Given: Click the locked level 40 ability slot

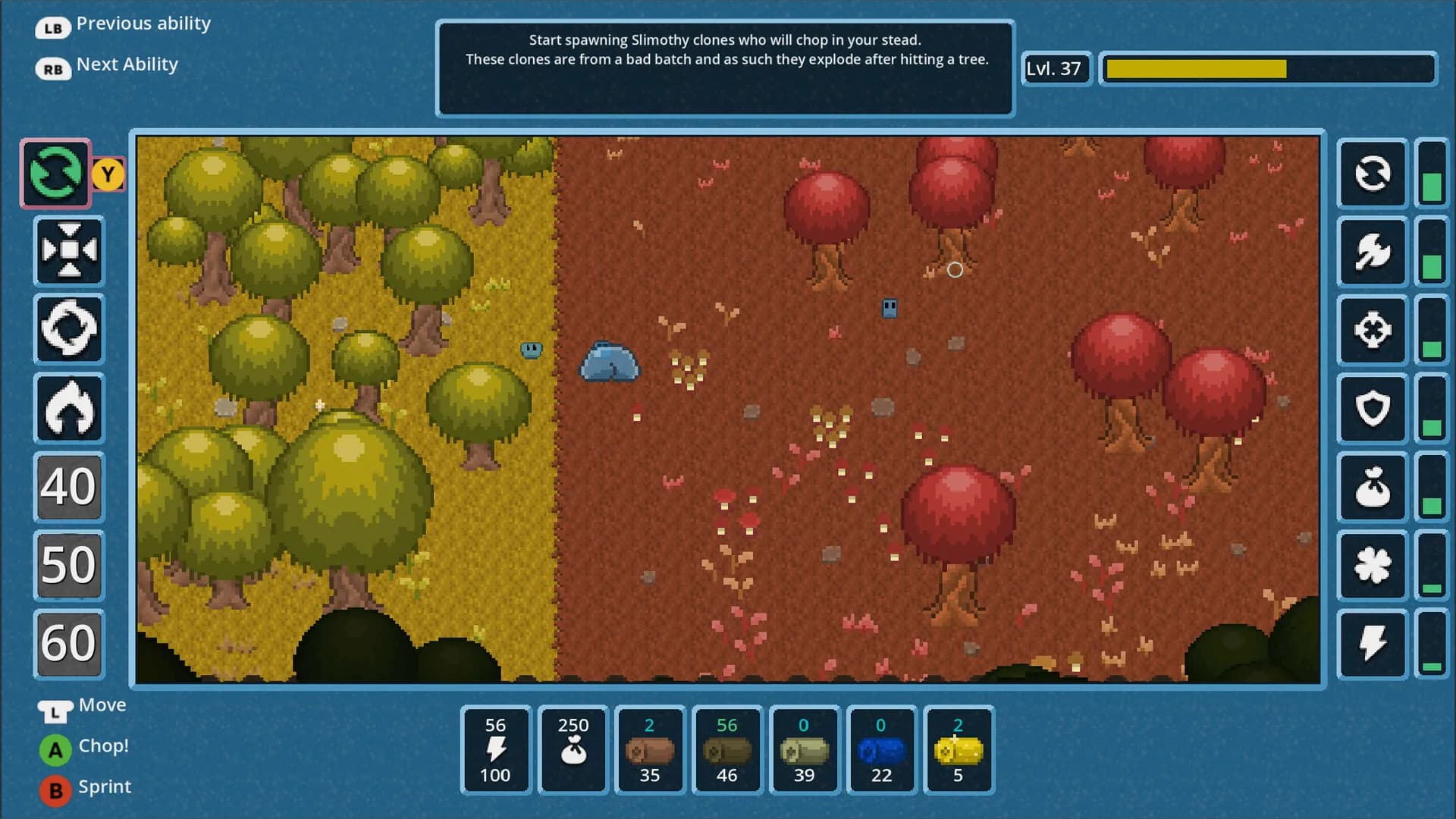Looking at the screenshot, I should (x=69, y=486).
